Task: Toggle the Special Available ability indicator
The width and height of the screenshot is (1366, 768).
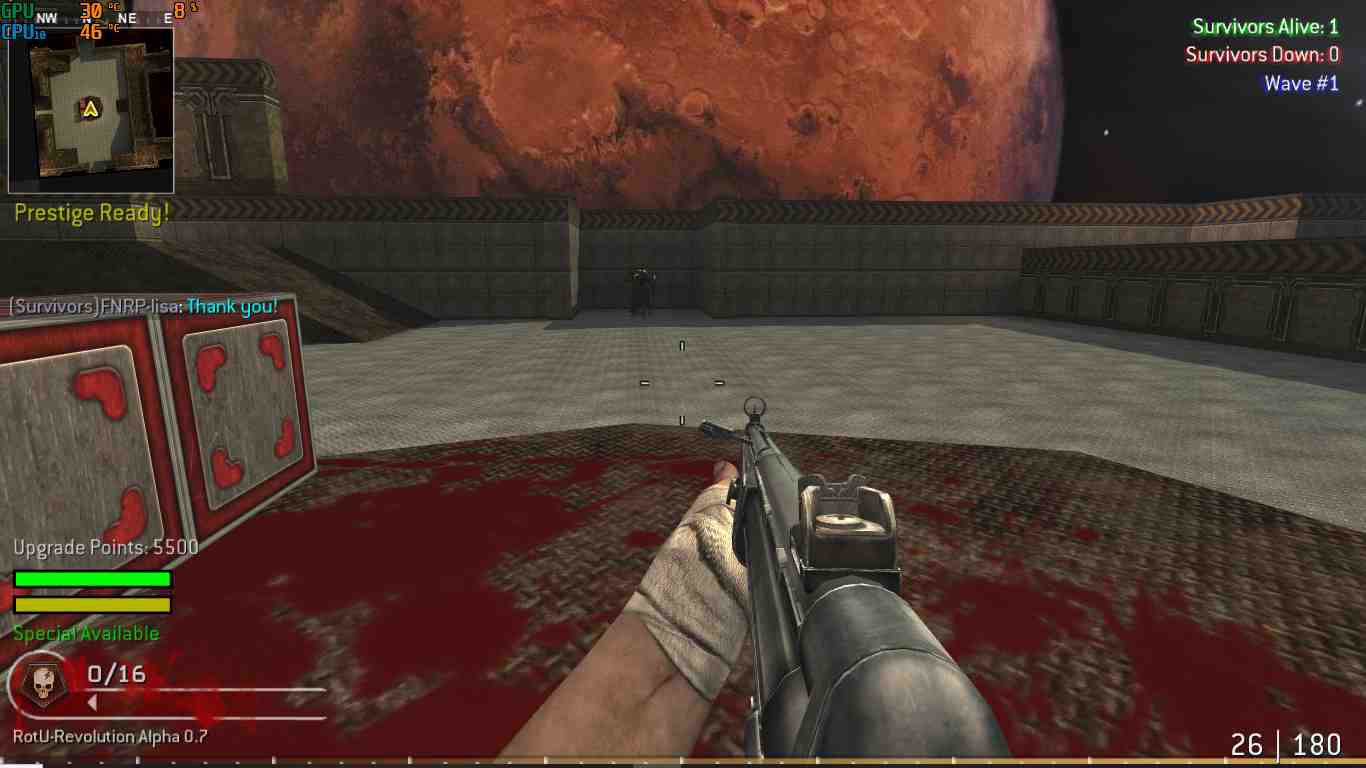Action: pos(86,633)
